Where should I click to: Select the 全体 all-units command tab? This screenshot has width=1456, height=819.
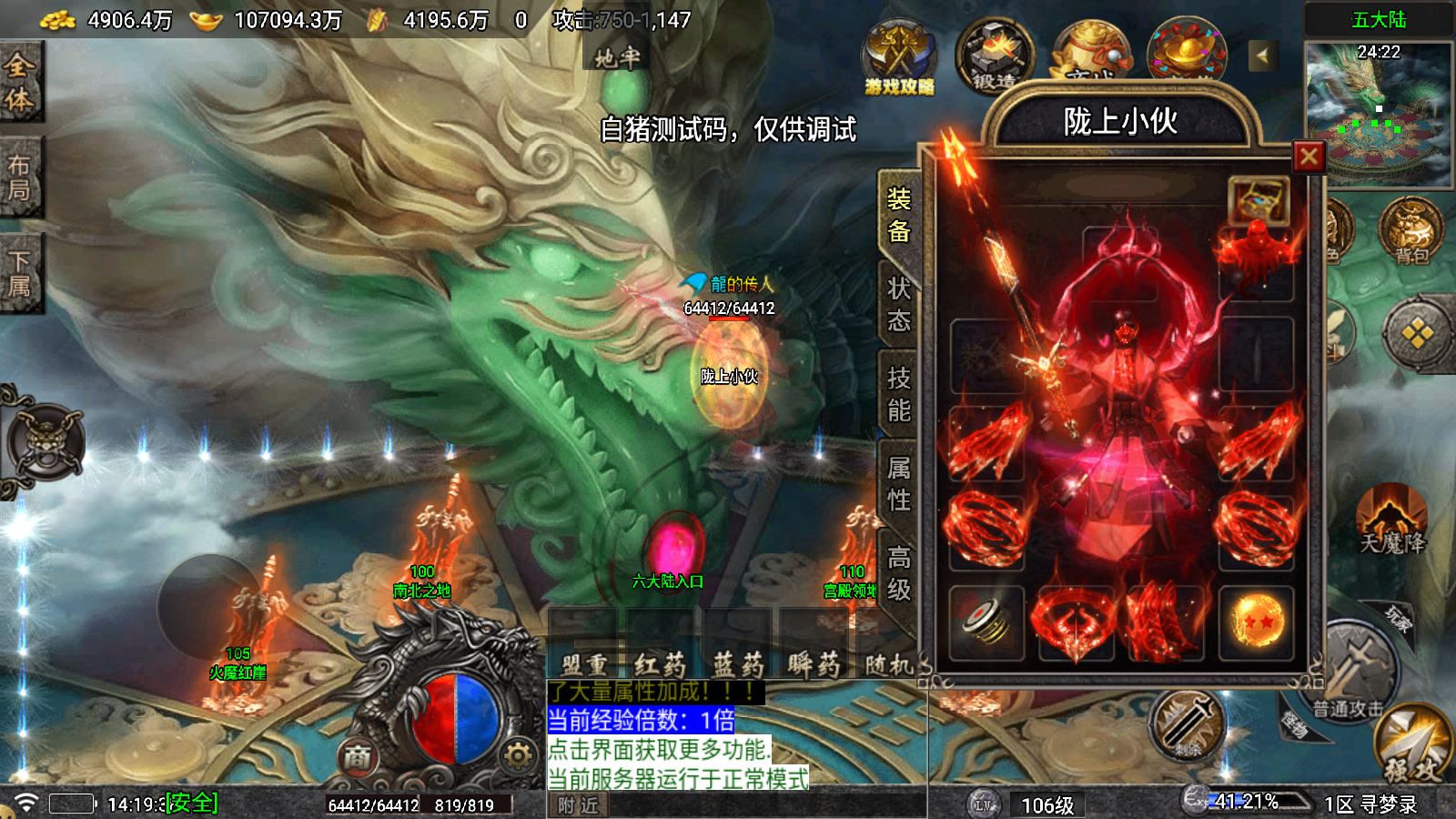click(x=20, y=82)
